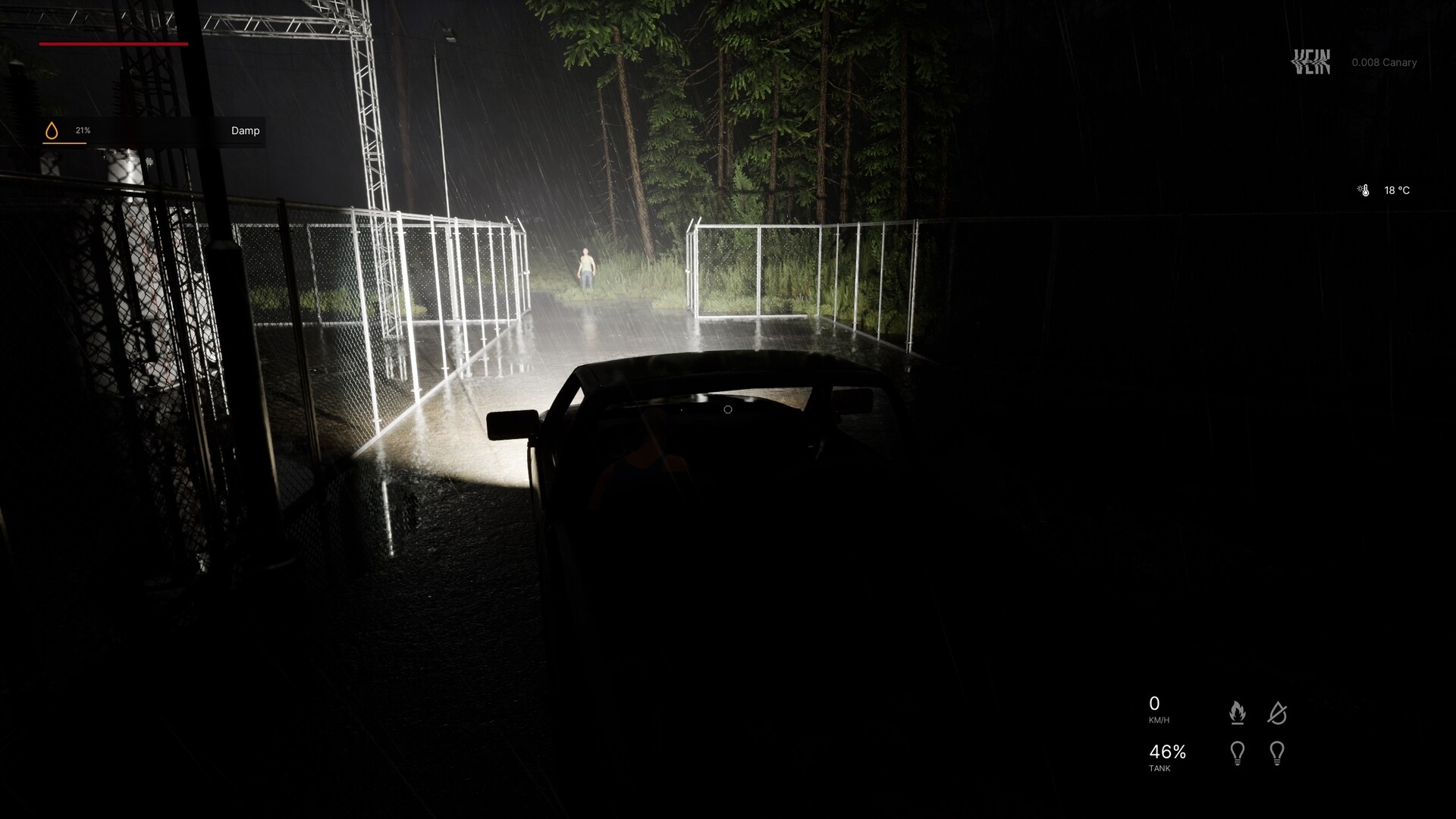1456x819 pixels.
Task: Toggle the vehicle headlights via bulb indicator
Action: tap(1239, 752)
